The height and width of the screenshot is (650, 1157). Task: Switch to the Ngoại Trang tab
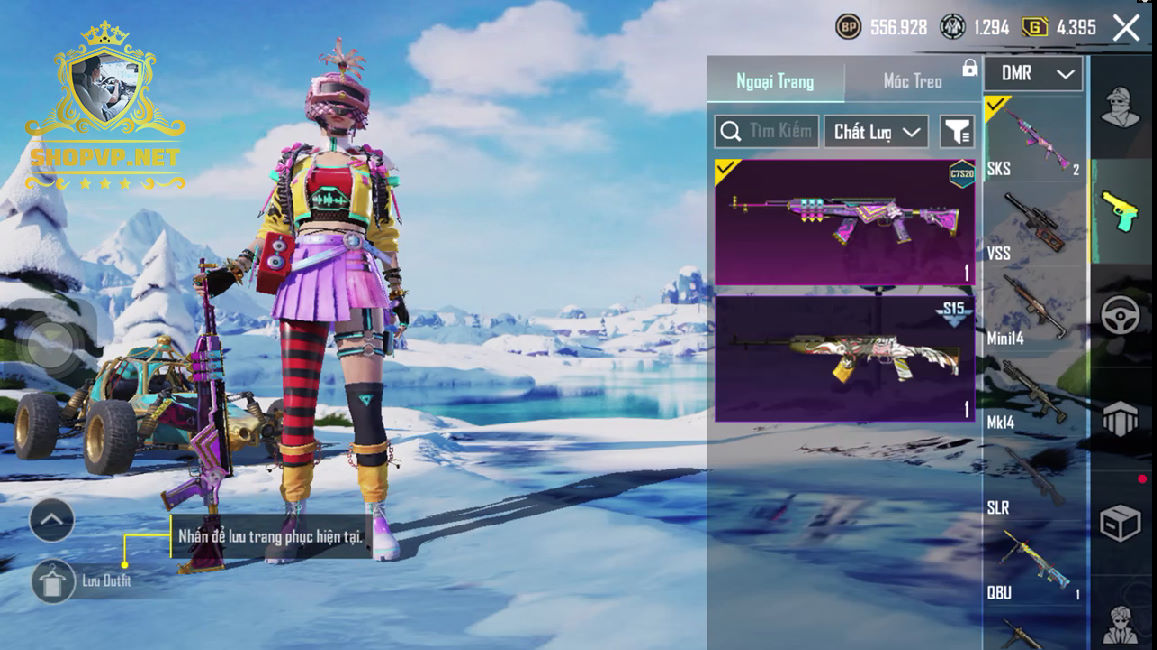[x=775, y=81]
